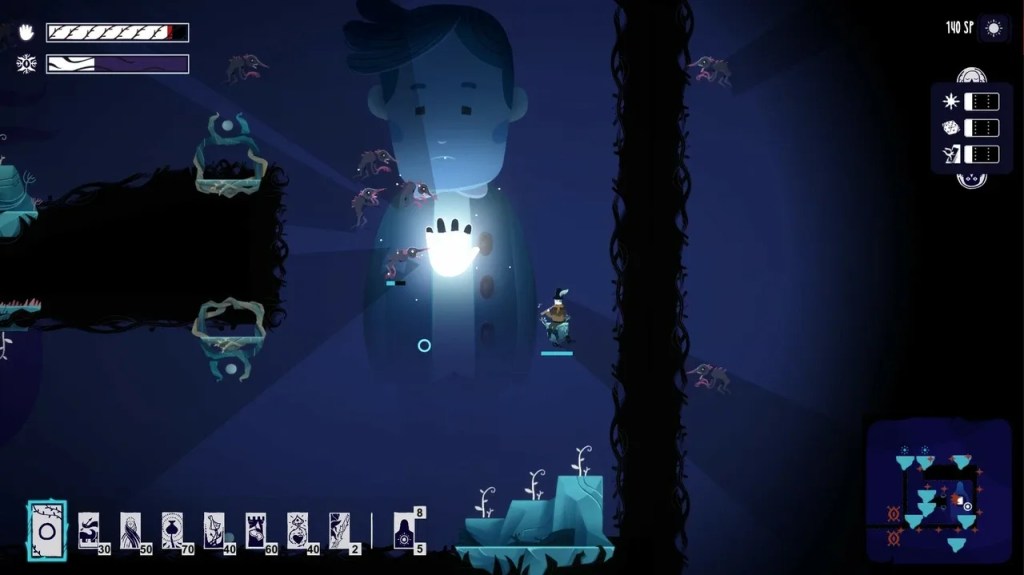
Task: Pick the tower card costing 60
Action: [x=256, y=529]
